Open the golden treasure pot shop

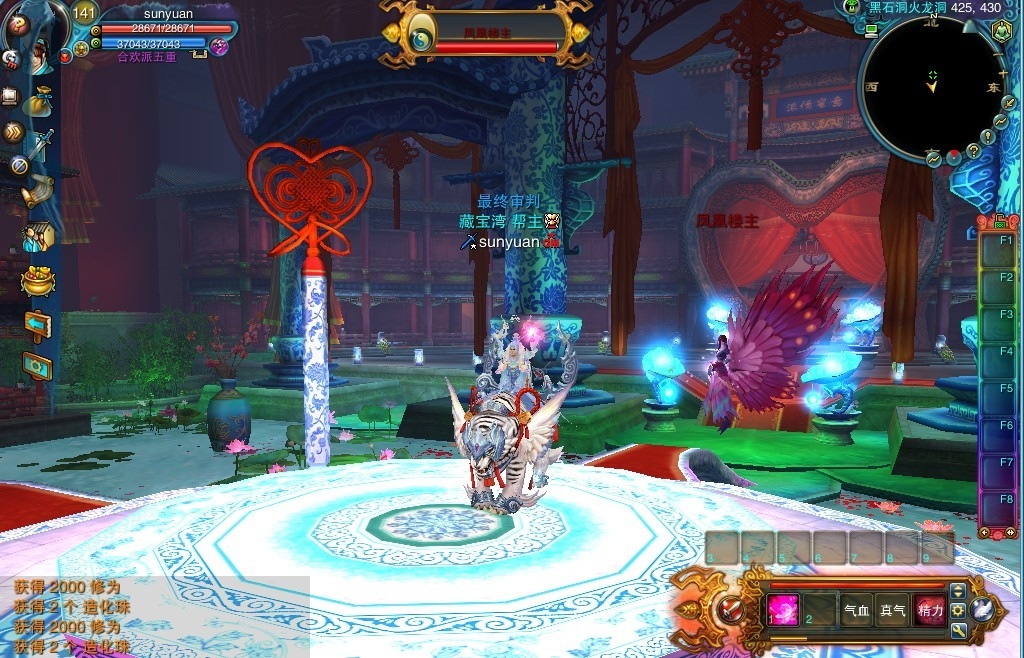pyautogui.click(x=37, y=281)
